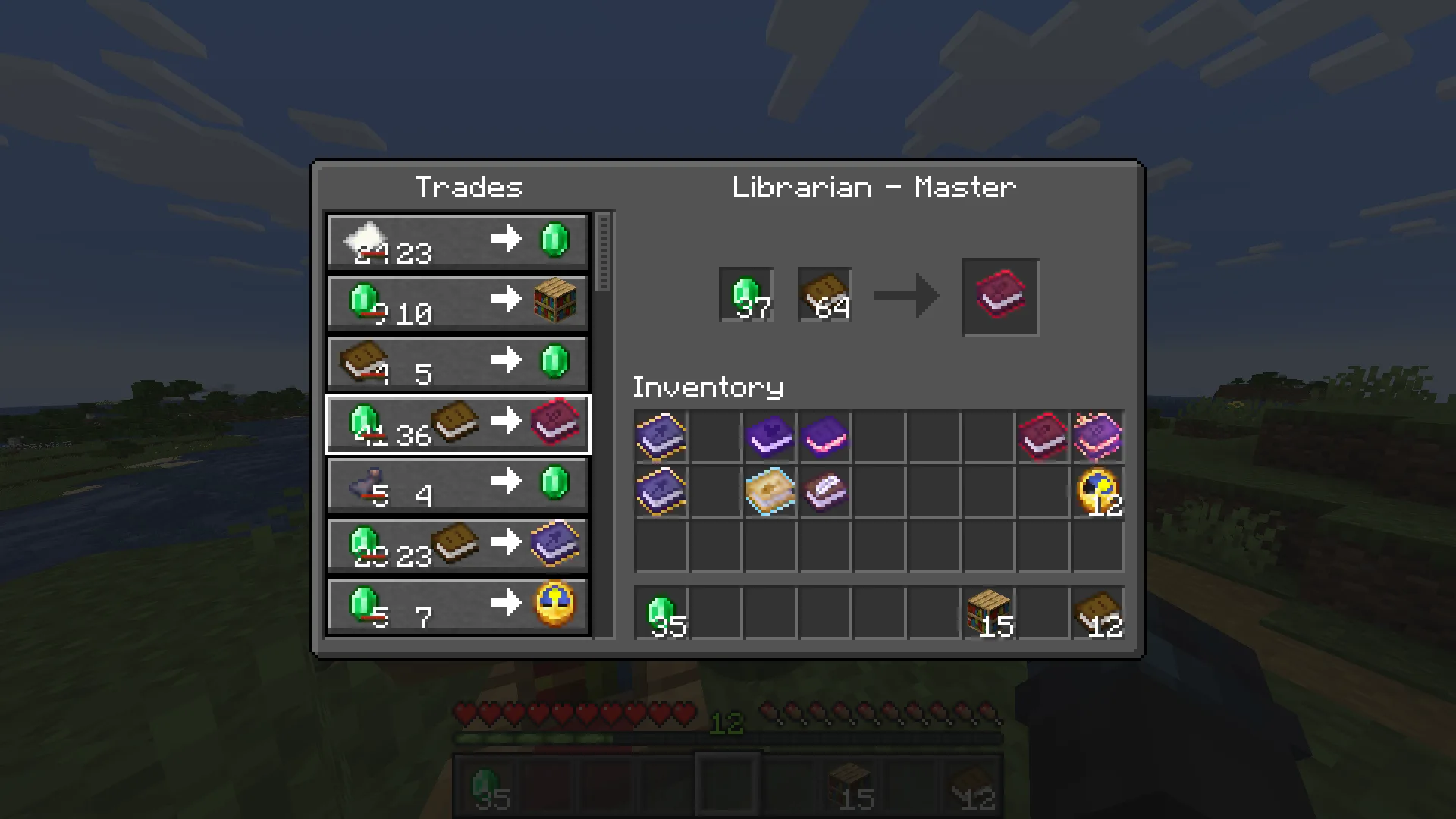Grab the stack of 64 books from the second trade slot
This screenshot has height=819, width=1456.
coord(824,295)
